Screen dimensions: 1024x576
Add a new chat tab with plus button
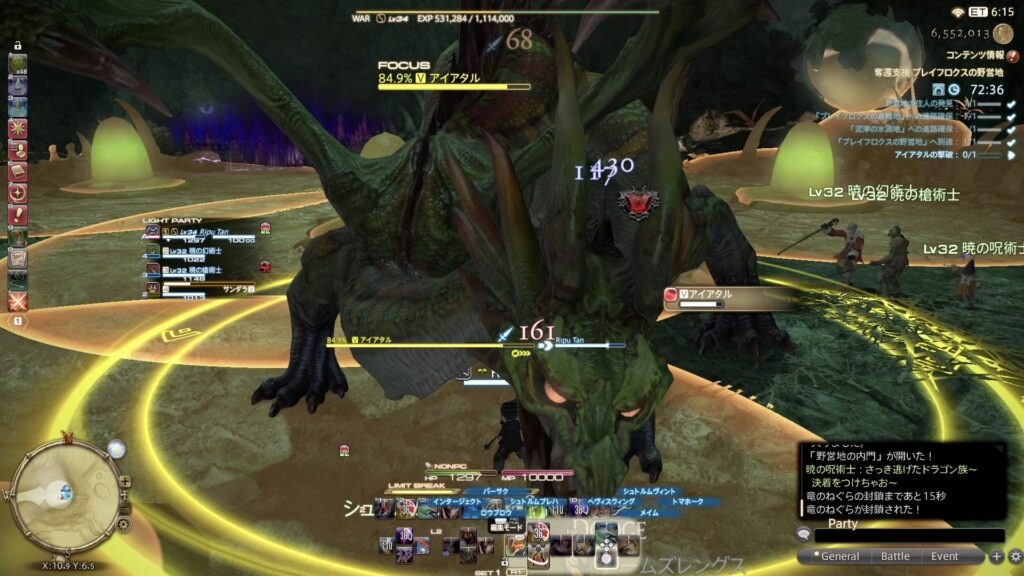click(x=996, y=556)
